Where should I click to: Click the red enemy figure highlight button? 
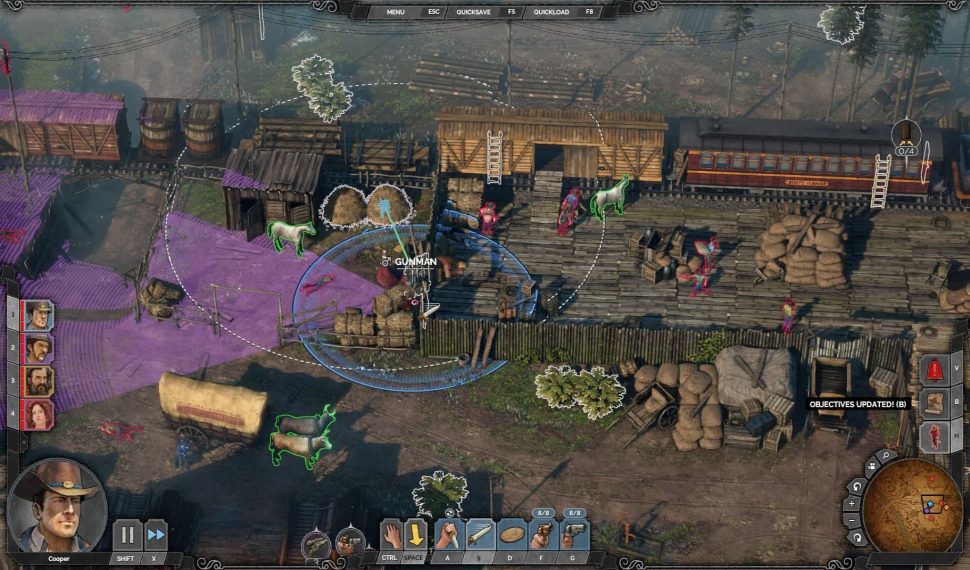click(935, 436)
